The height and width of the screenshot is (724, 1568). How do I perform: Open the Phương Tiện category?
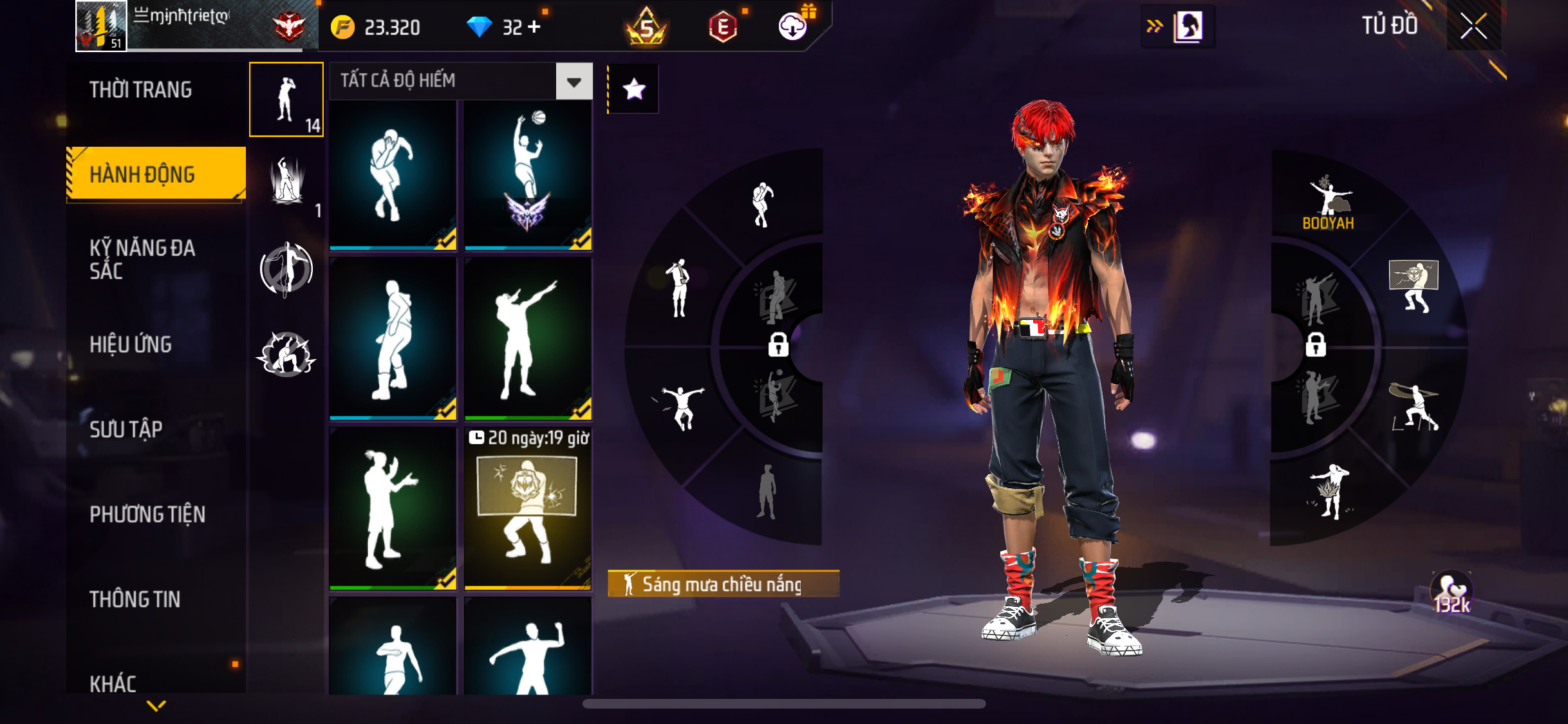coord(147,514)
